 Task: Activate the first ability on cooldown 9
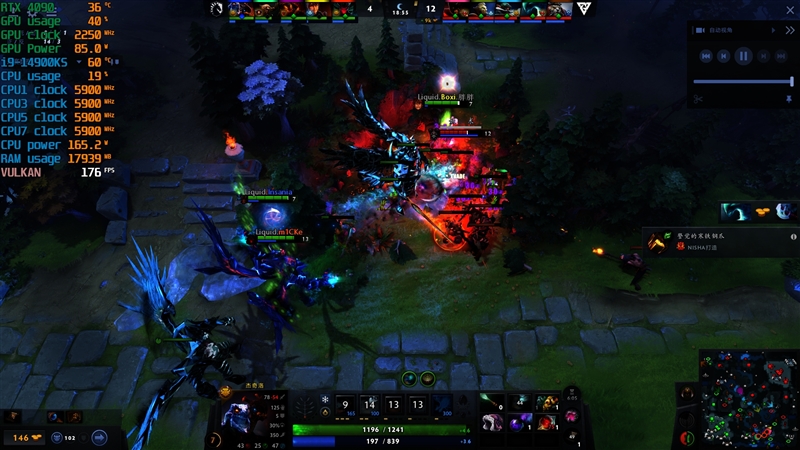[x=344, y=405]
